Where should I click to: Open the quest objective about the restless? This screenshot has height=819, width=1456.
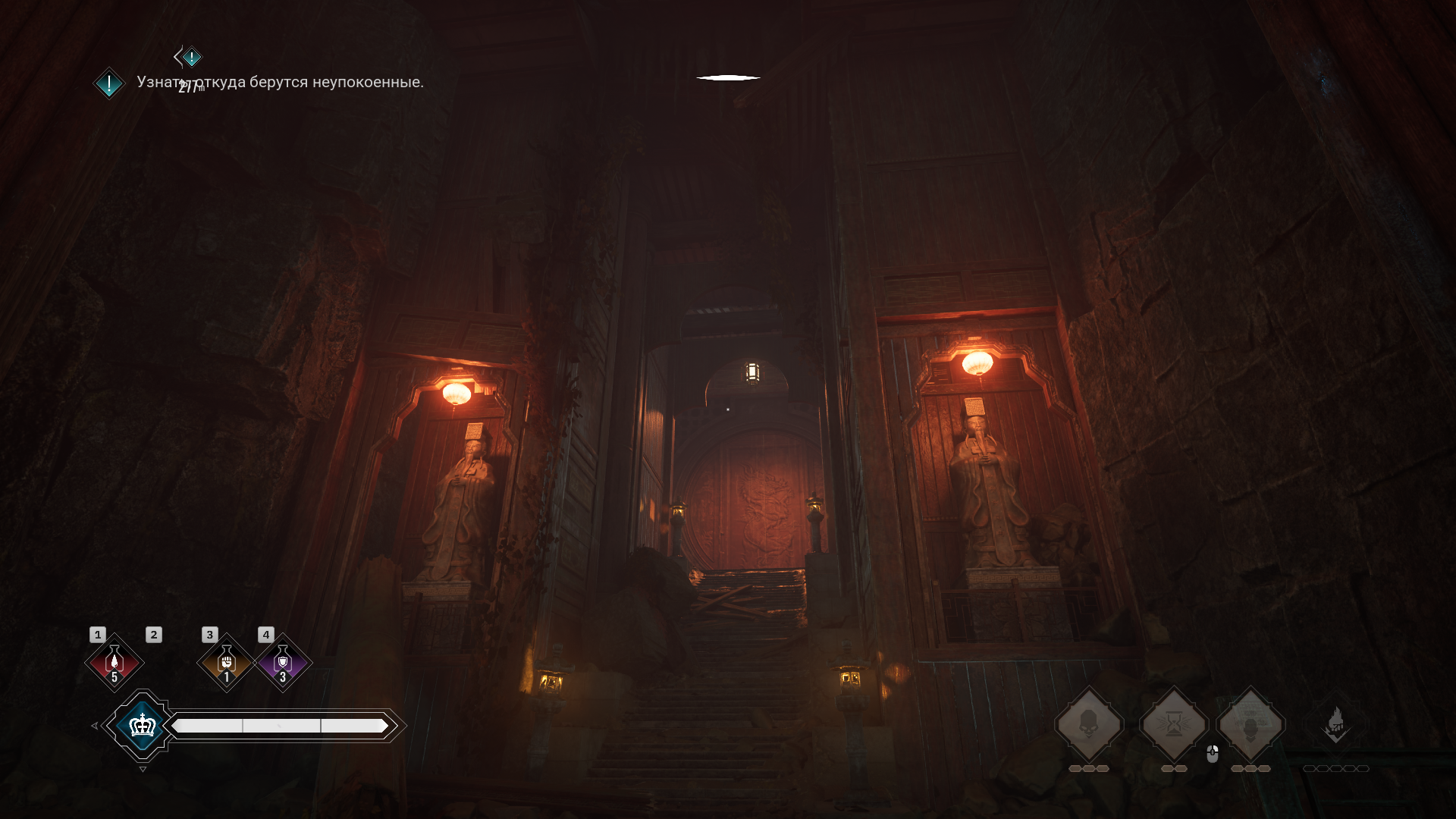point(280,82)
